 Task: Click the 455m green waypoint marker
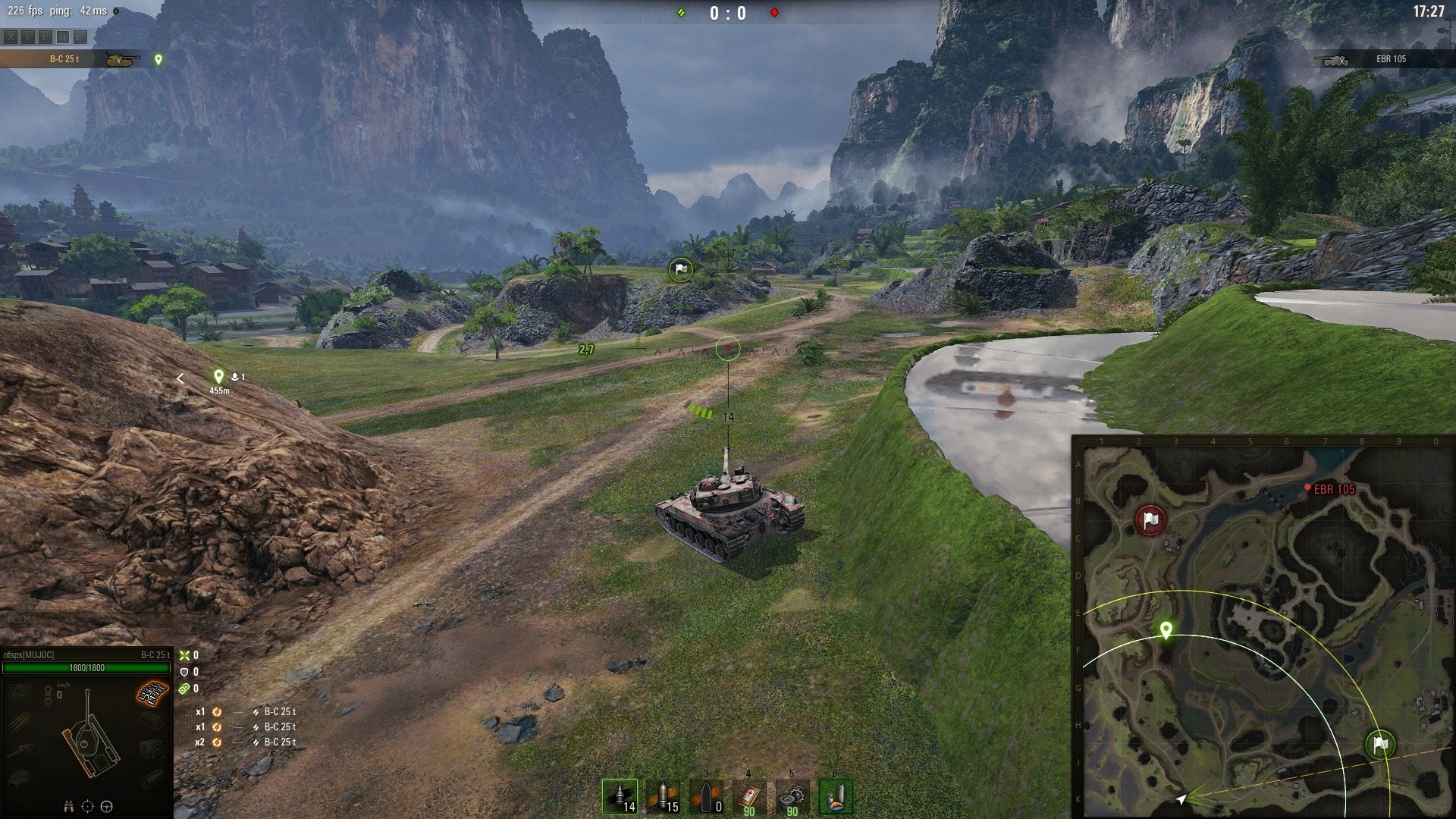pyautogui.click(x=218, y=376)
